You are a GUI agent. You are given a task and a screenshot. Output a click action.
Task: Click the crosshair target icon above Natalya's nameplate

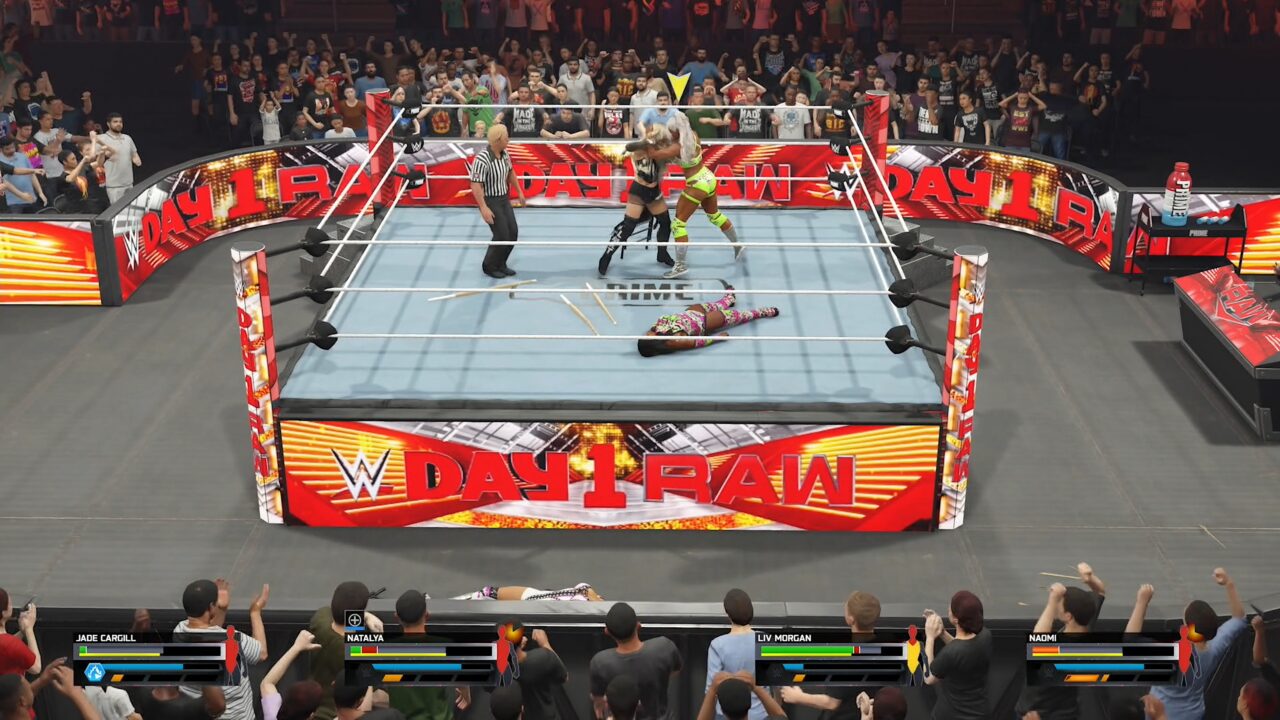tap(353, 620)
